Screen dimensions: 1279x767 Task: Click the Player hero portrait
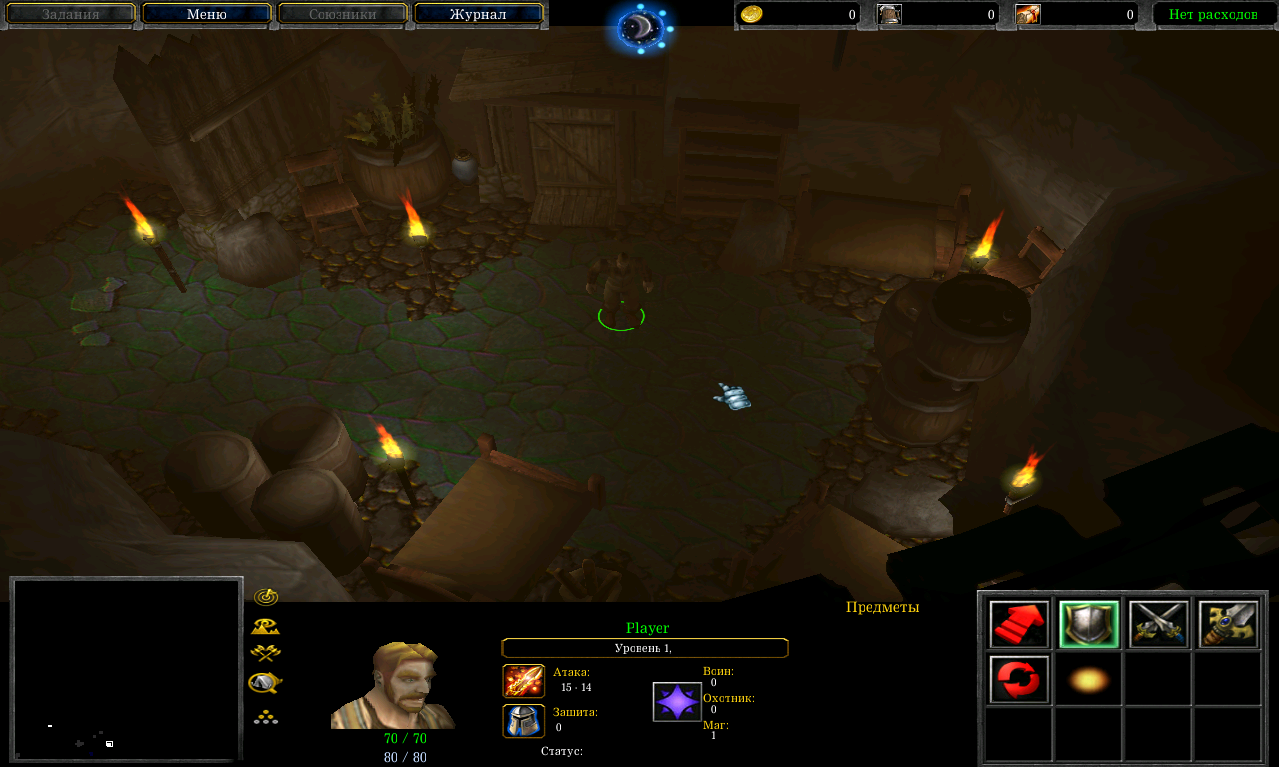click(392, 686)
